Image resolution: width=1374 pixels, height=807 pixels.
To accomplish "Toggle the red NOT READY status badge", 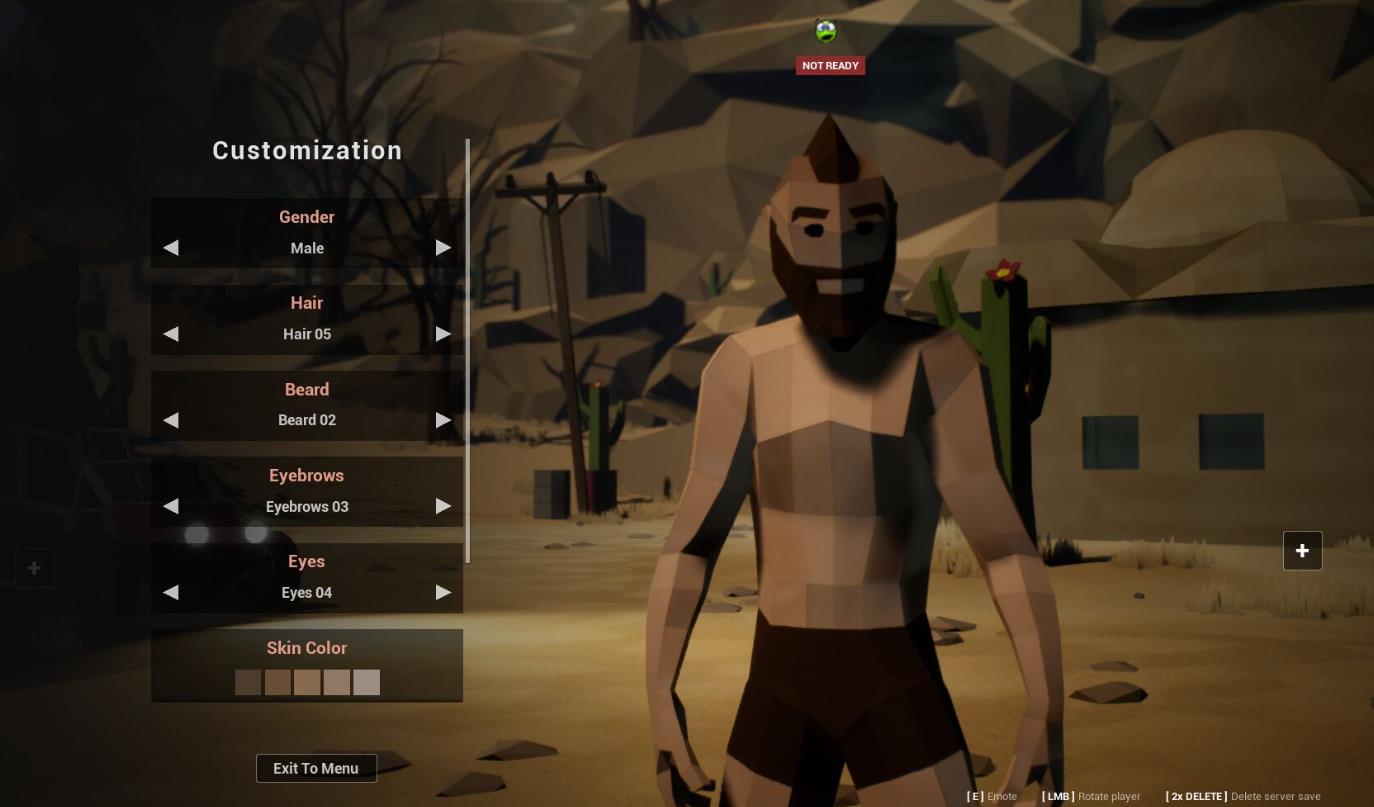I will pos(830,66).
